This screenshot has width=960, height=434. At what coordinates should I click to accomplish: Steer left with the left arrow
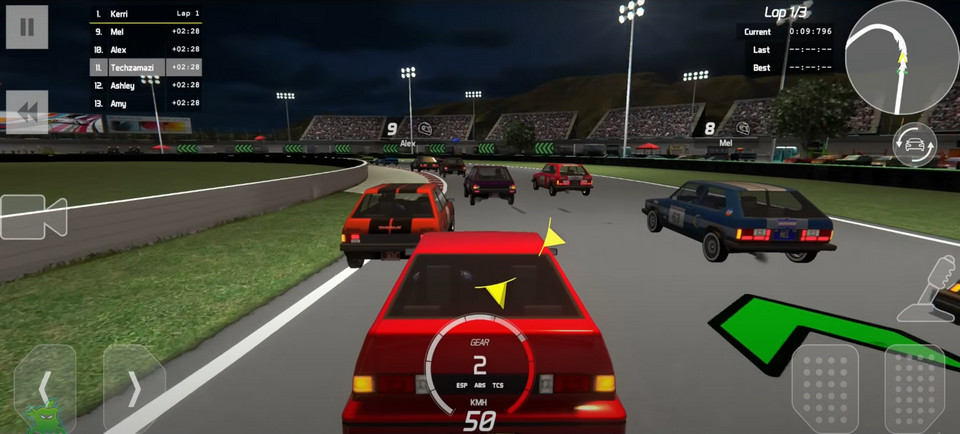click(45, 387)
